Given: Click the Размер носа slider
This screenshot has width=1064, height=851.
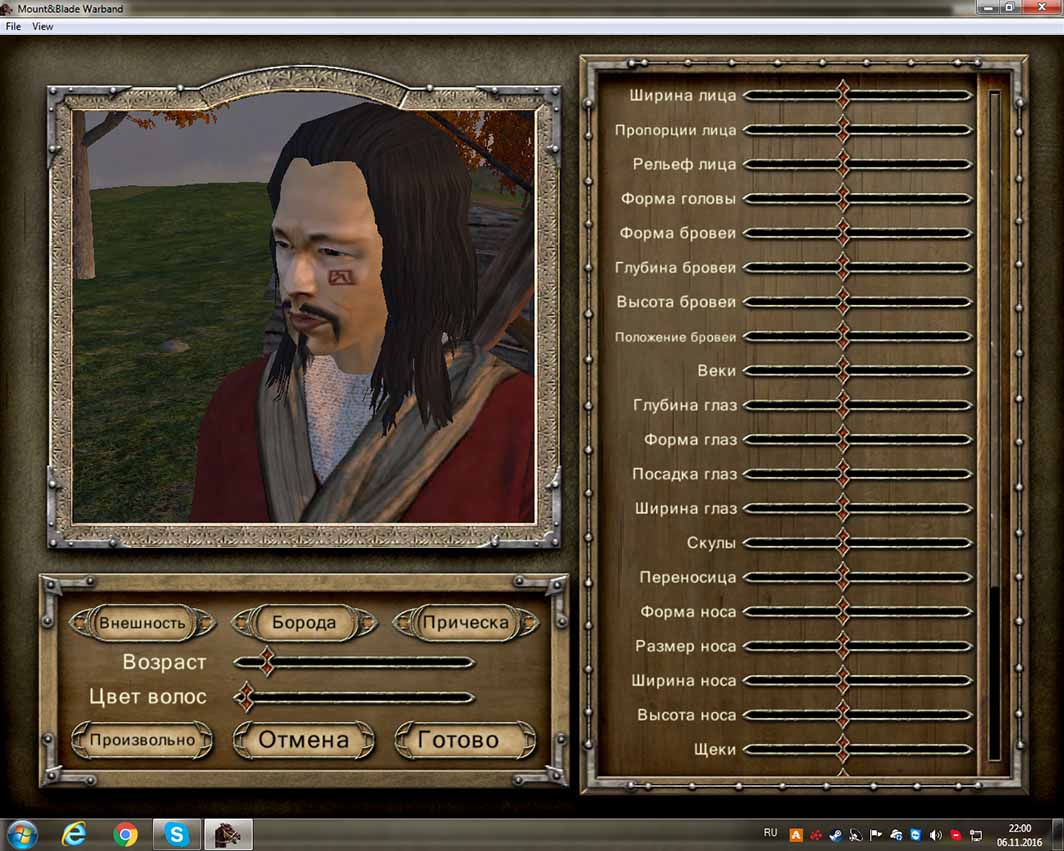Looking at the screenshot, I should (x=858, y=646).
